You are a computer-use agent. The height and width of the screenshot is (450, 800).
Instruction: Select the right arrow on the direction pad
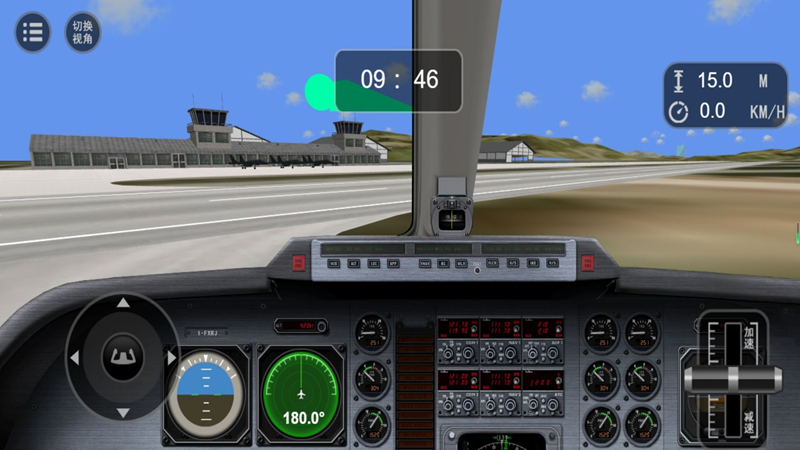click(x=172, y=357)
